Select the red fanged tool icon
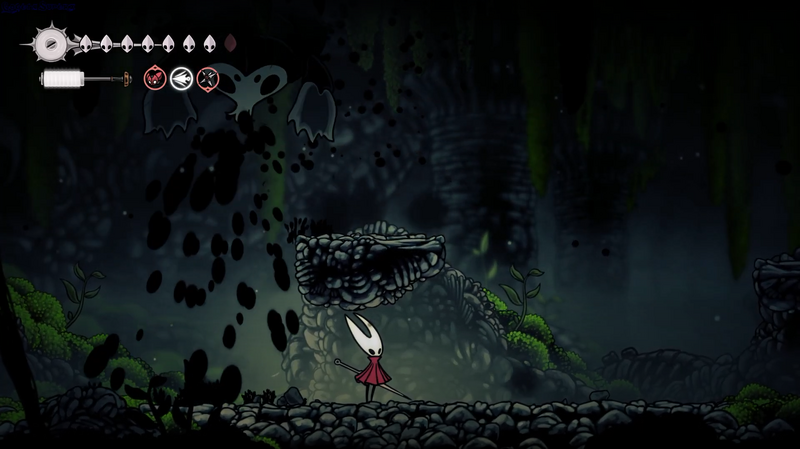The width and height of the screenshot is (800, 449). click(155, 78)
